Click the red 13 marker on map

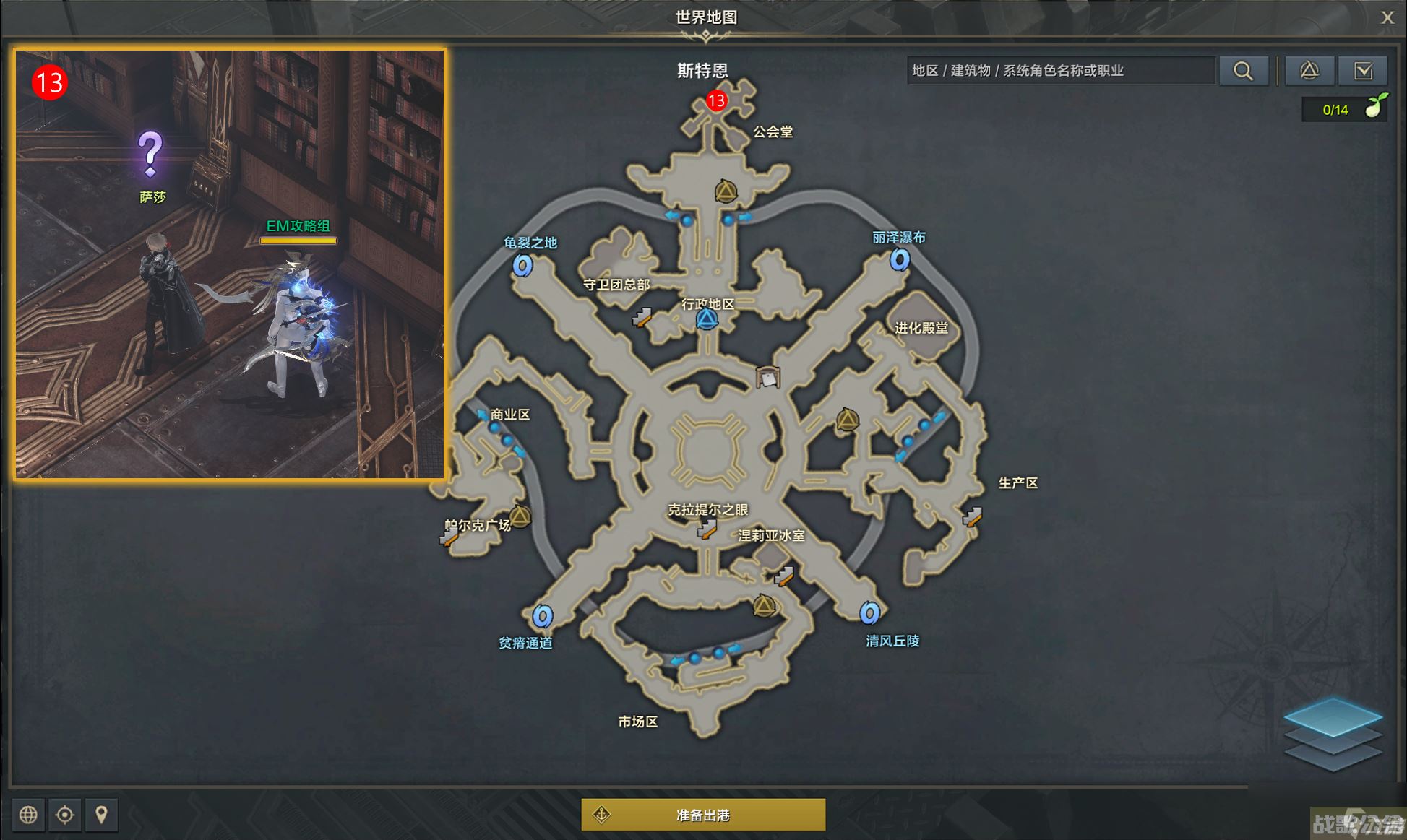pos(716,100)
